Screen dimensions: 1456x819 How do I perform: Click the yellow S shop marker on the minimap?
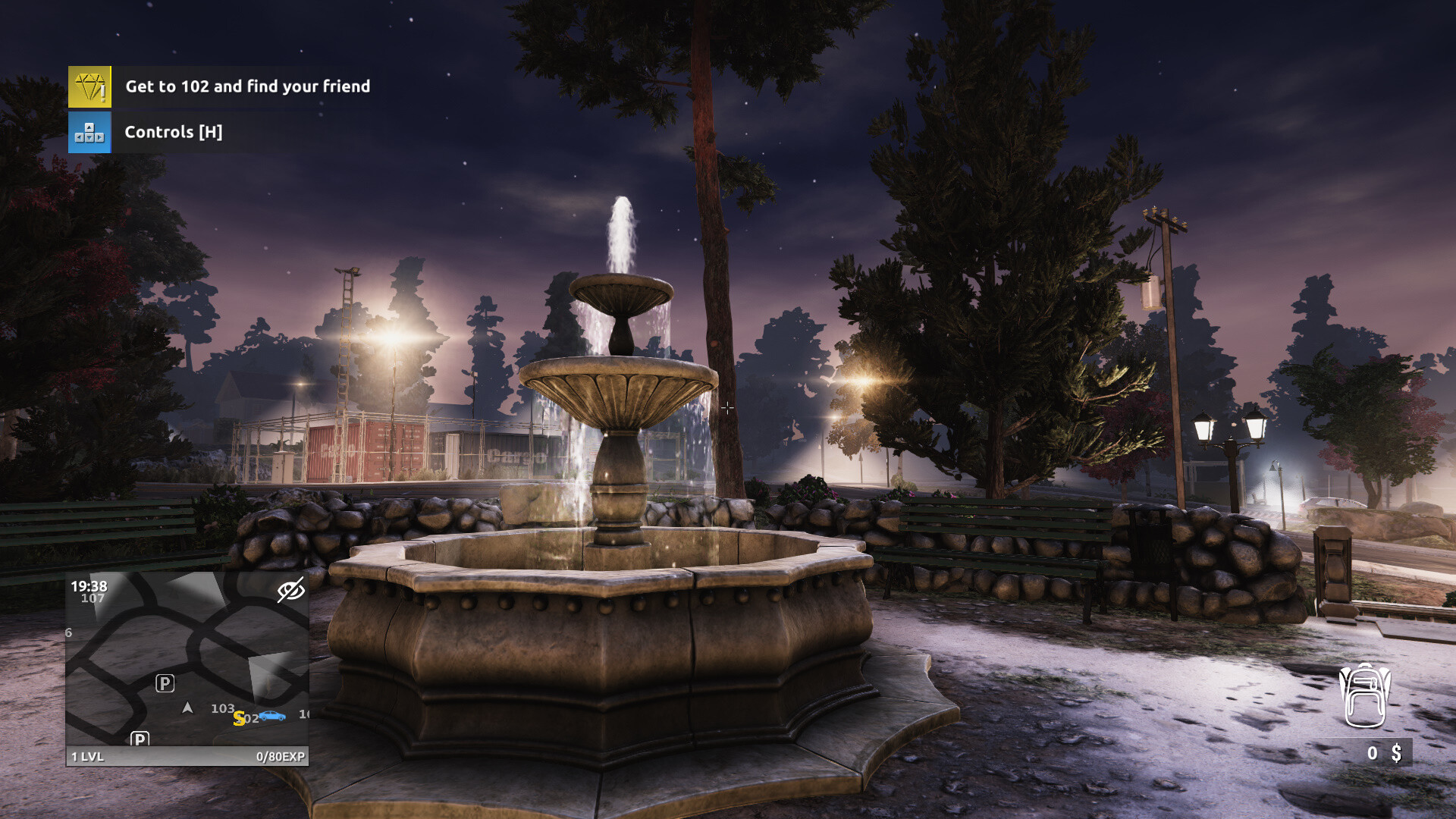(x=239, y=719)
